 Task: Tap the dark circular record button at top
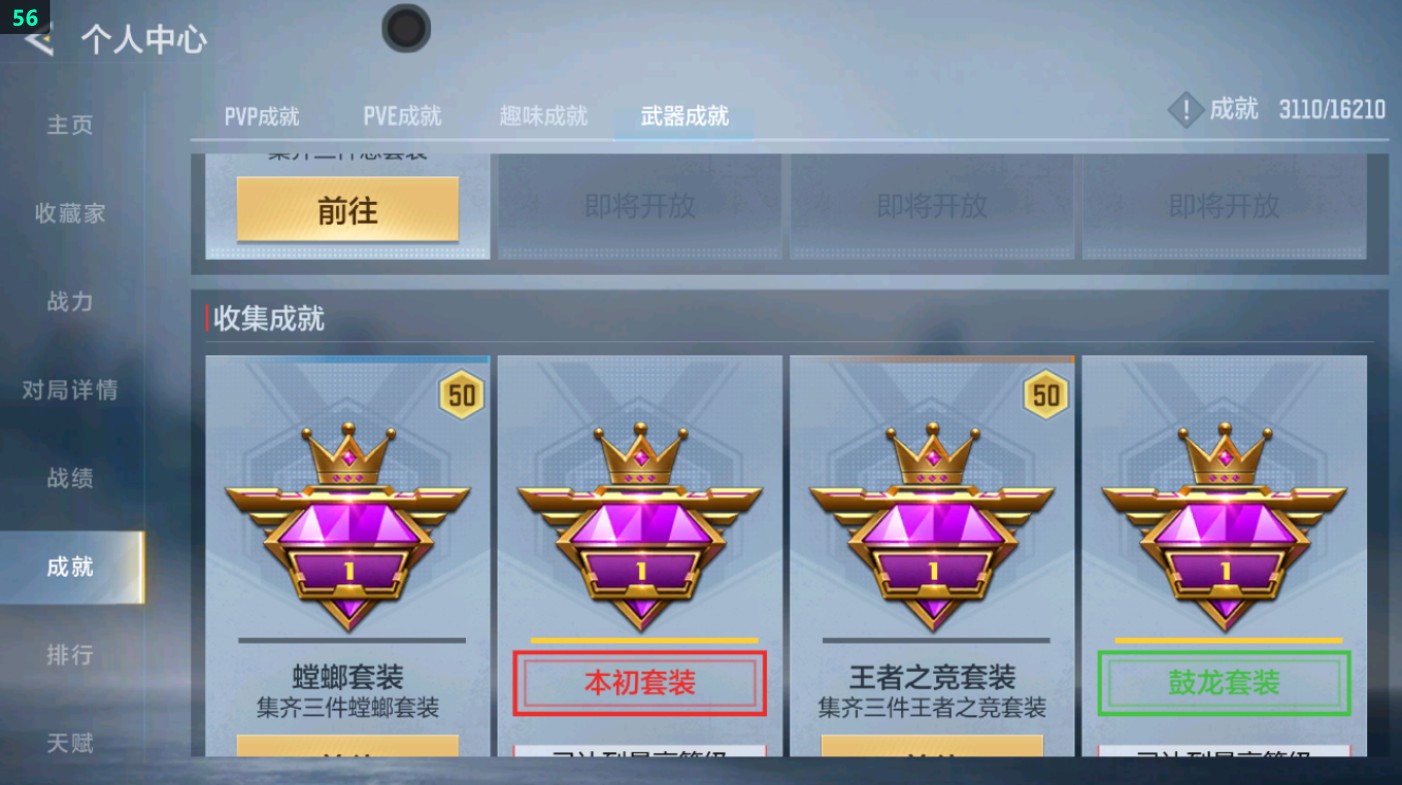pyautogui.click(x=406, y=30)
